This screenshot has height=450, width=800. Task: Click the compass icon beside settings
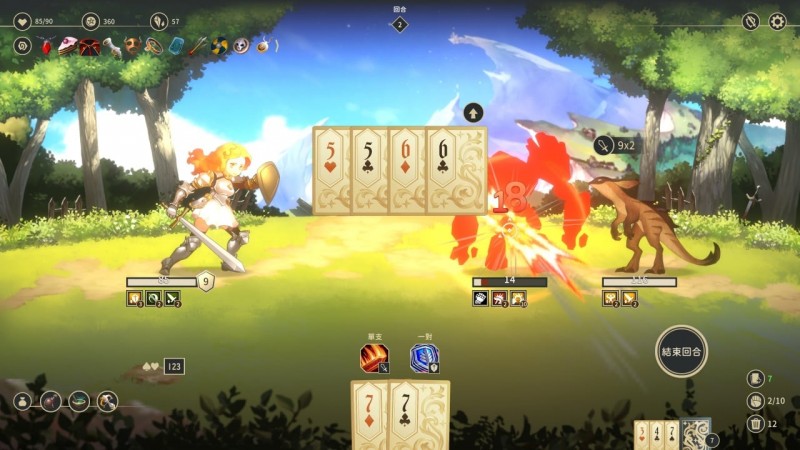[751, 21]
